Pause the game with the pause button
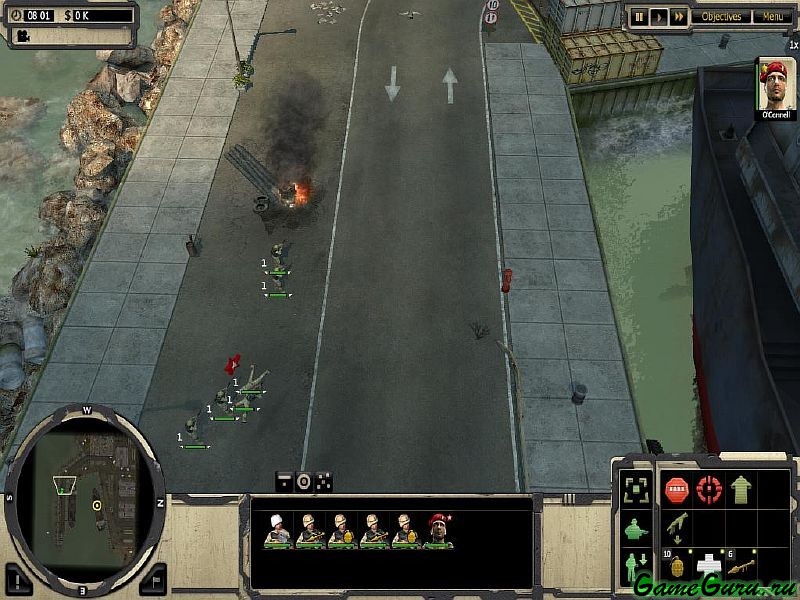The width and height of the screenshot is (800, 600). pos(639,16)
